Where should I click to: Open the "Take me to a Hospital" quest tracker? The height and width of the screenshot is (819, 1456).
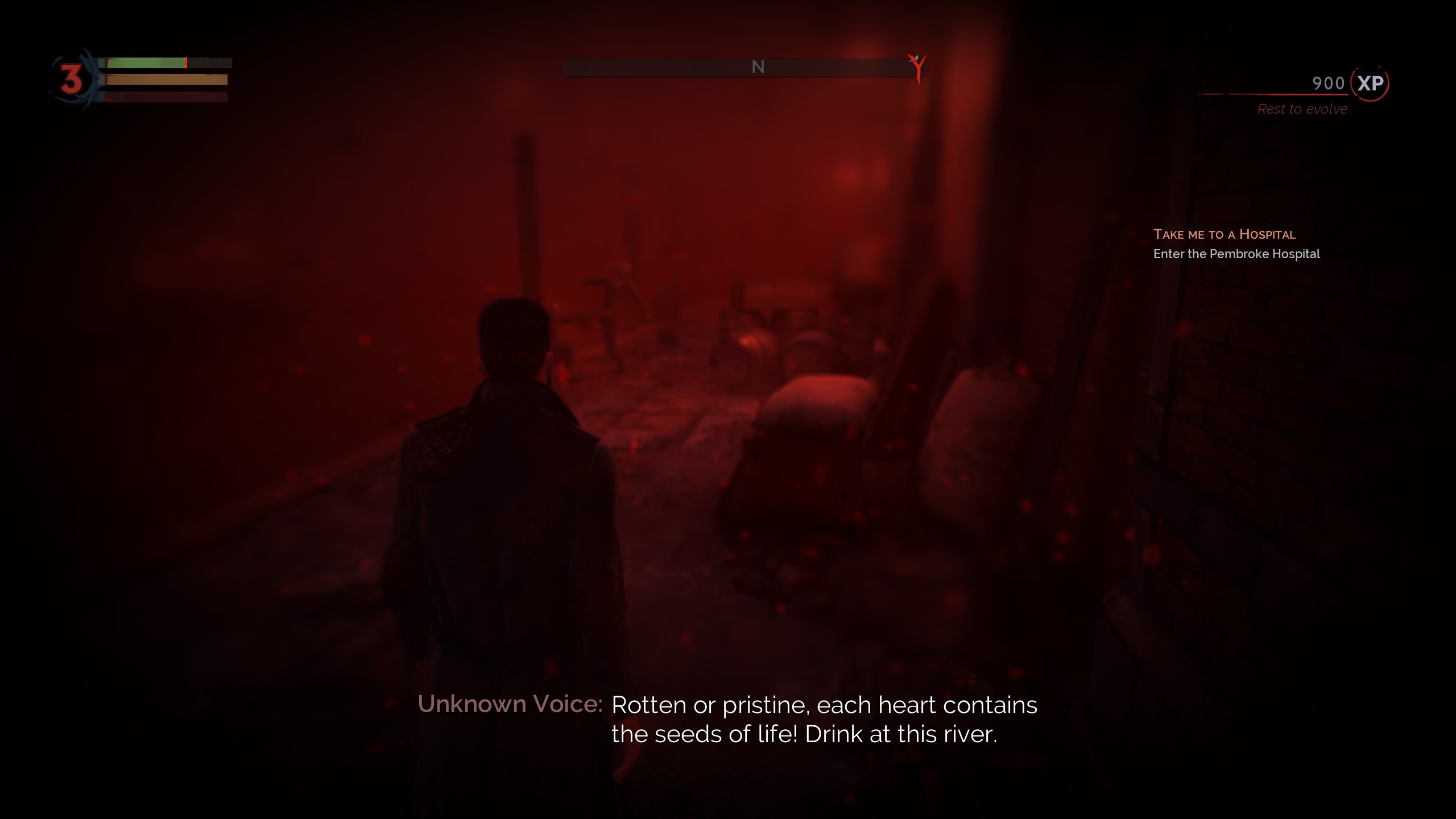pyautogui.click(x=1224, y=234)
